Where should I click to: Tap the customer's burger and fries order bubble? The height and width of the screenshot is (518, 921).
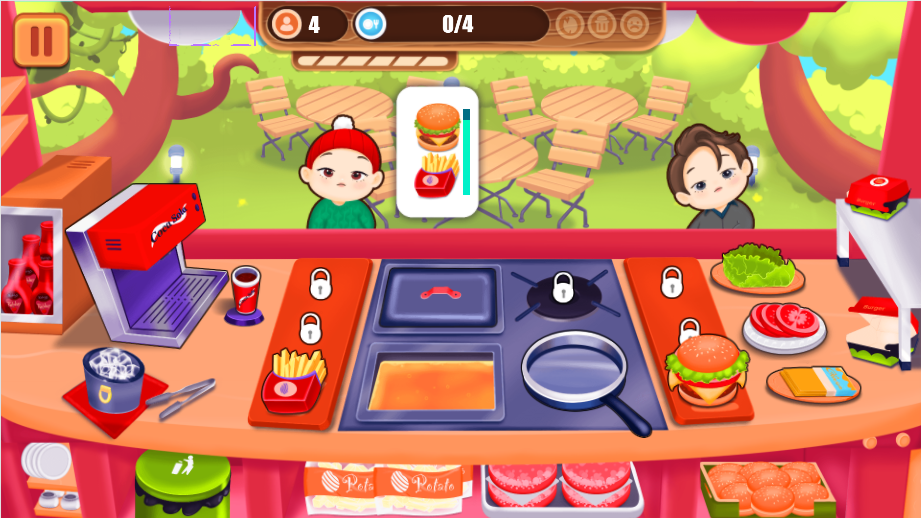(437, 151)
